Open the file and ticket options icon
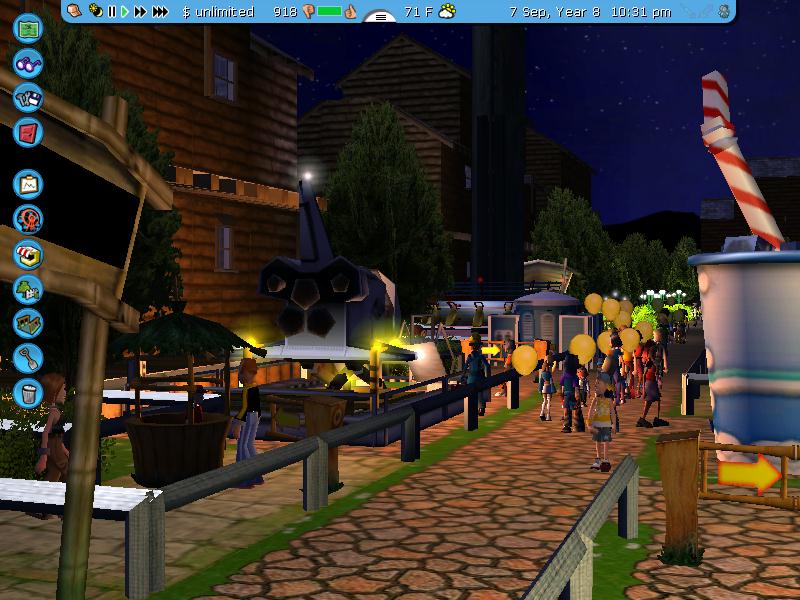 point(27,97)
